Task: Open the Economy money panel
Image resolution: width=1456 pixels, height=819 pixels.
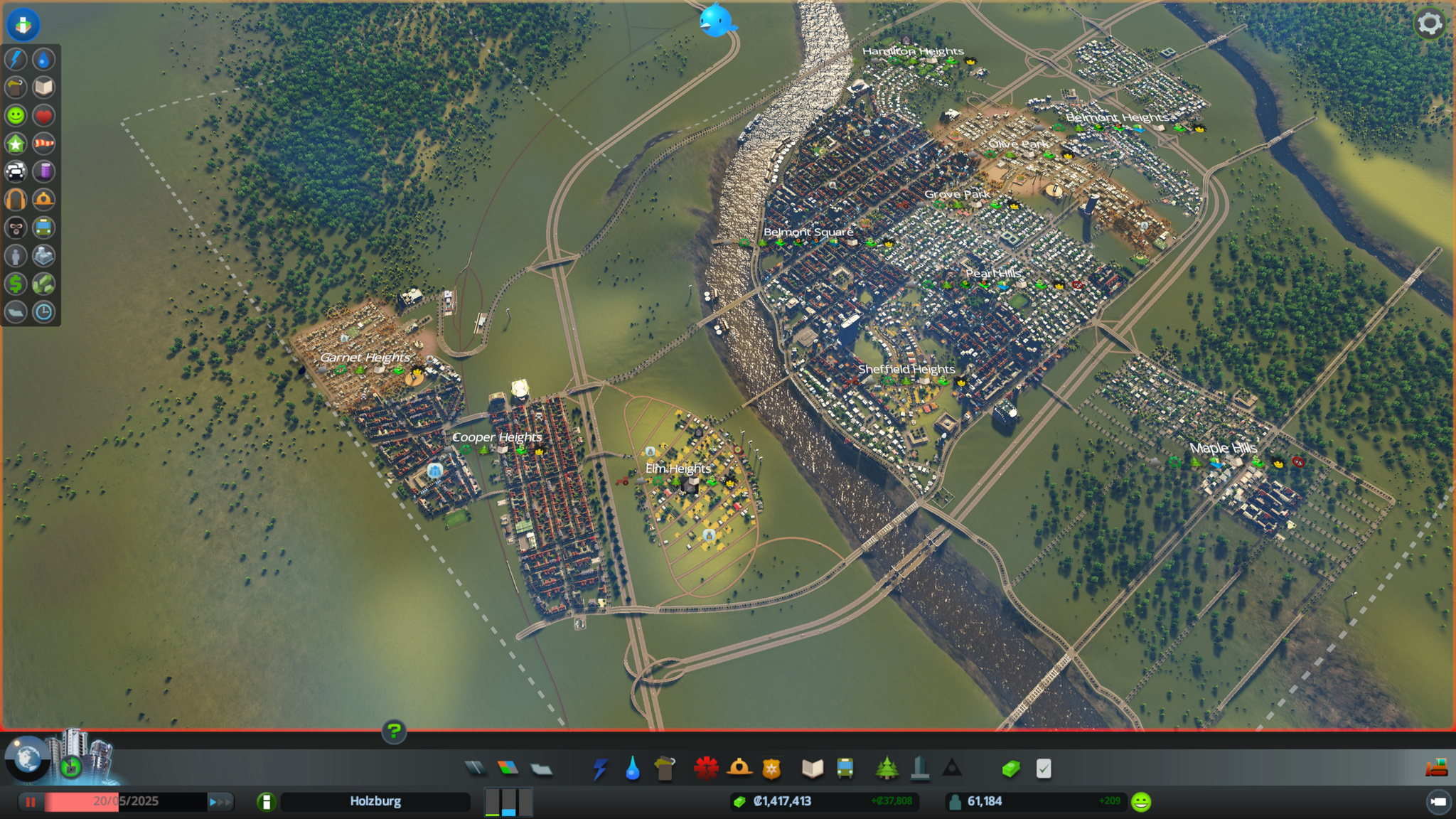Action: point(1011,769)
